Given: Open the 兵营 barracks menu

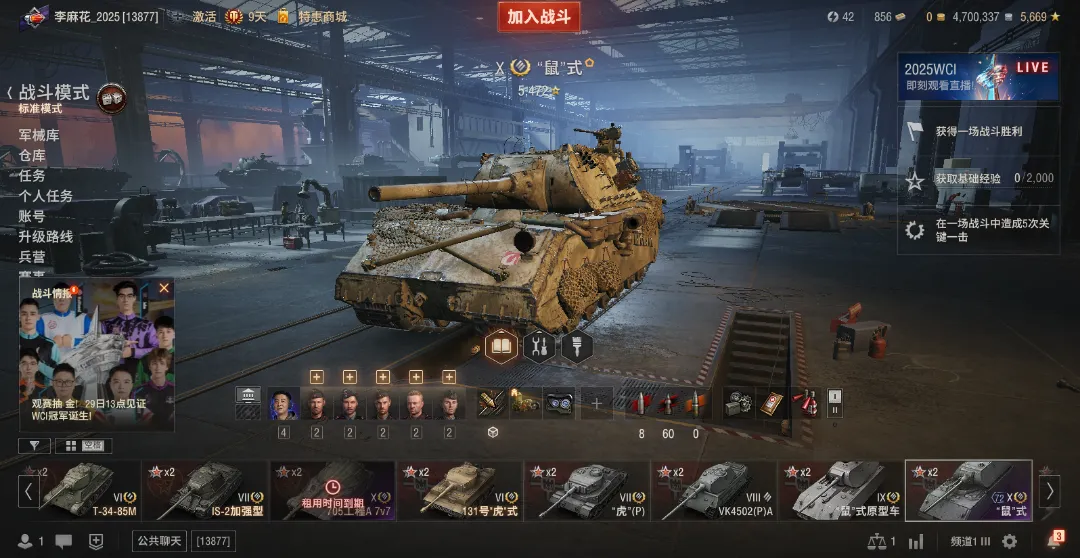Looking at the screenshot, I should pos(32,256).
